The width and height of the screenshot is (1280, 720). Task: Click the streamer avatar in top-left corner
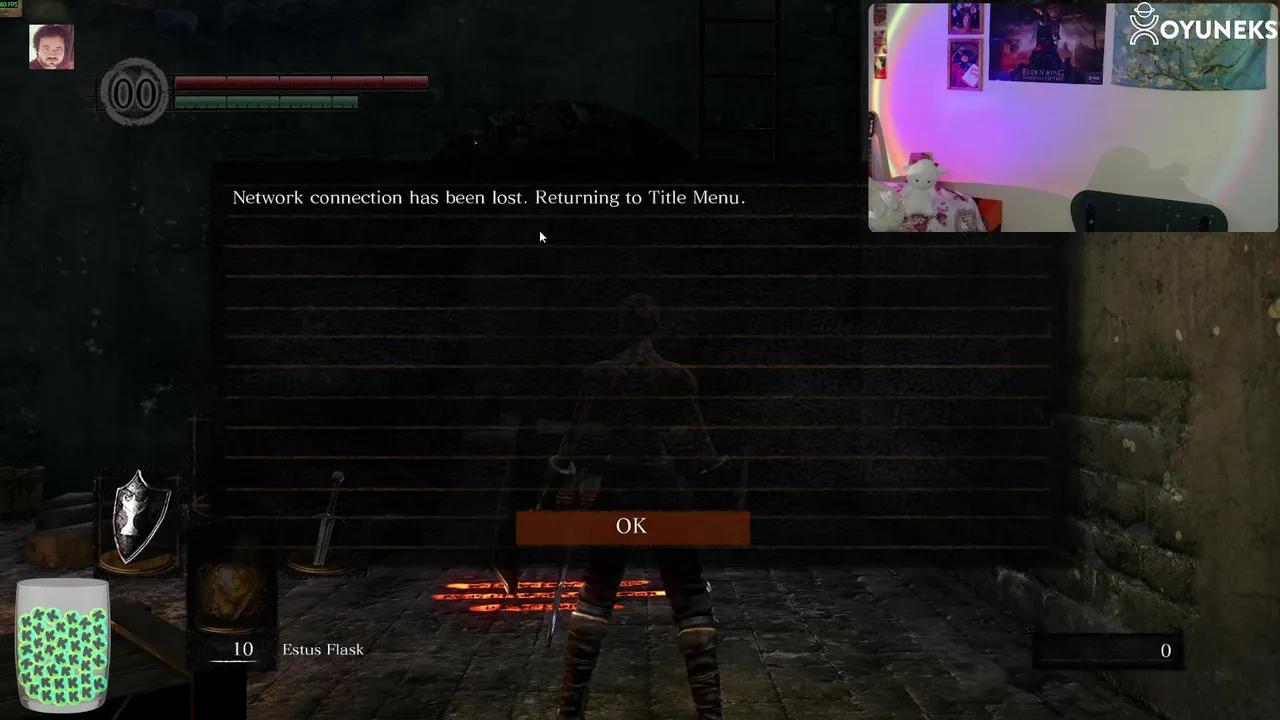[x=50, y=45]
